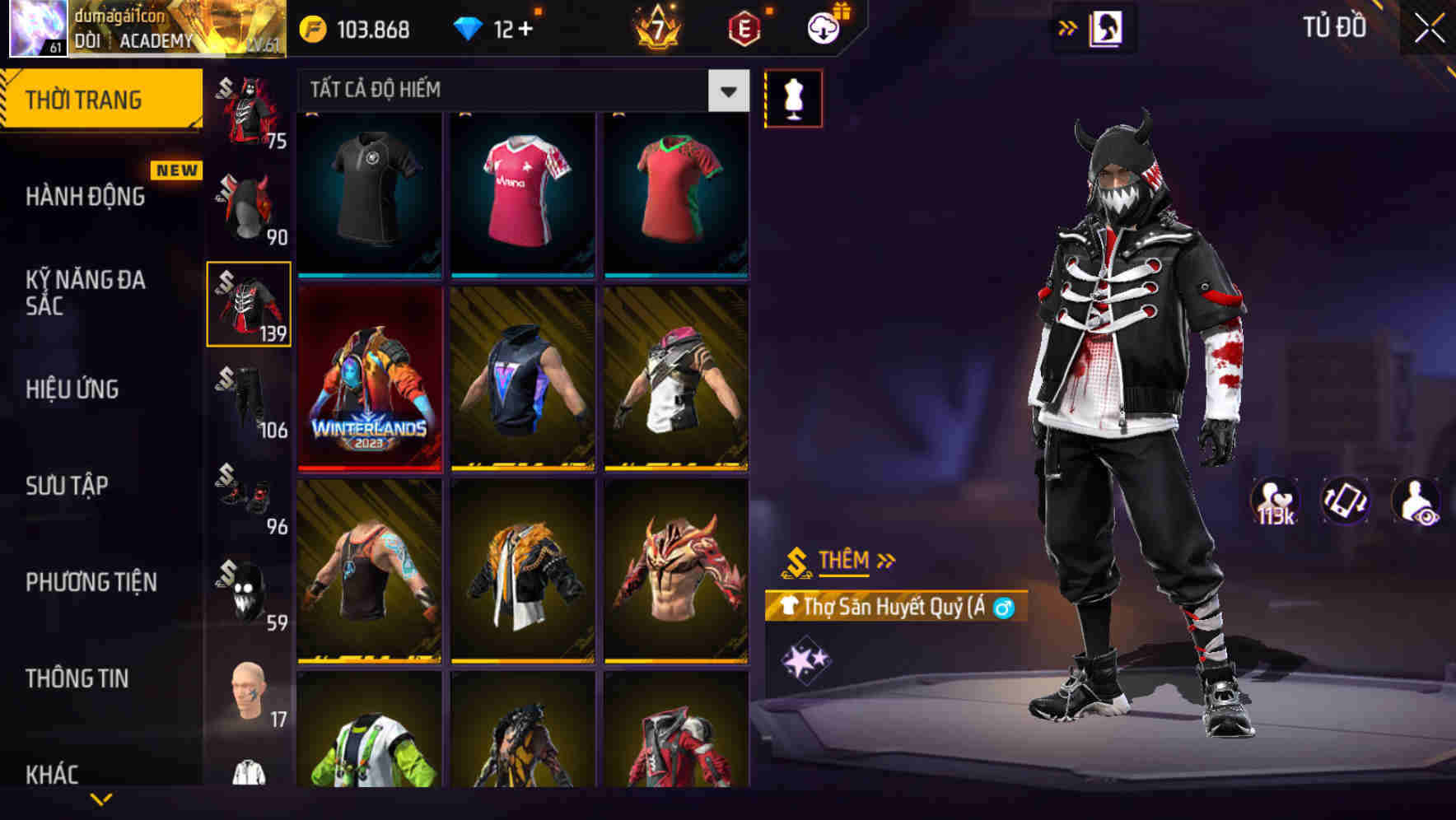Toggle the selected 139-count jacket item

[x=248, y=305]
